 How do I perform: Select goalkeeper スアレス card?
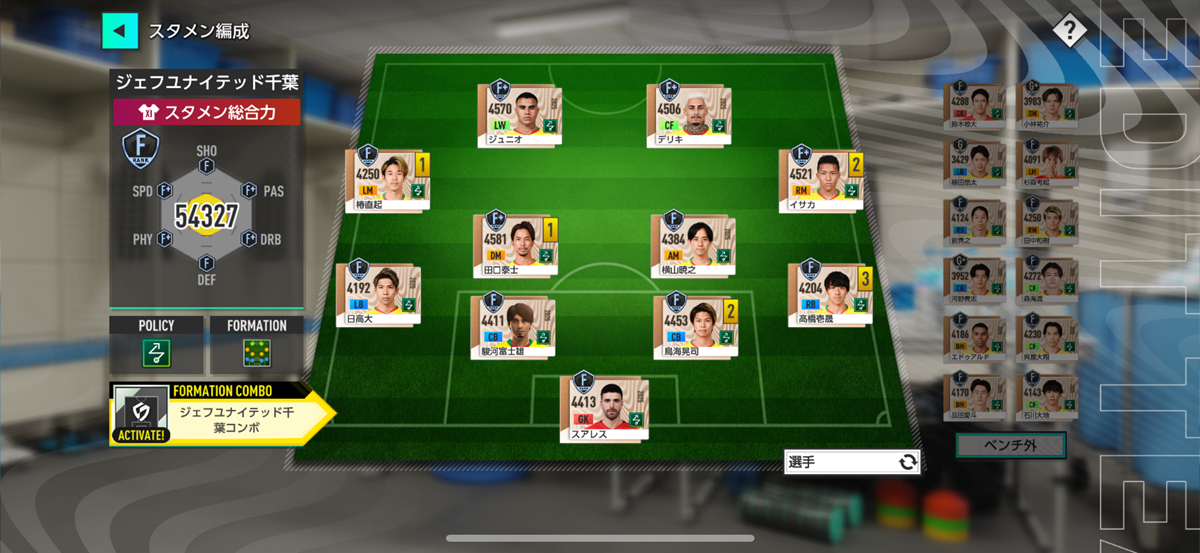click(603, 406)
